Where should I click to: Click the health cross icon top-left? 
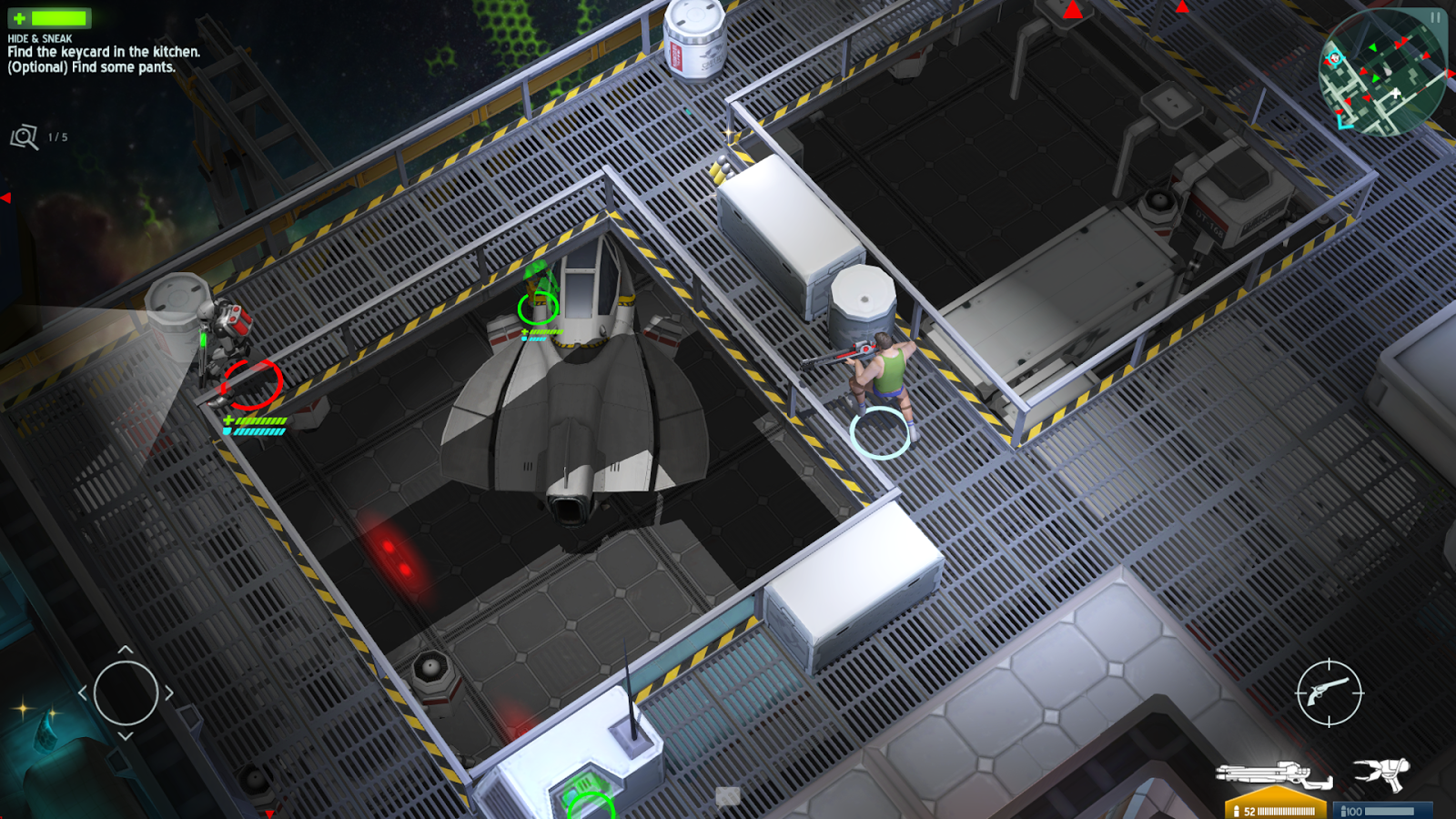click(19, 17)
